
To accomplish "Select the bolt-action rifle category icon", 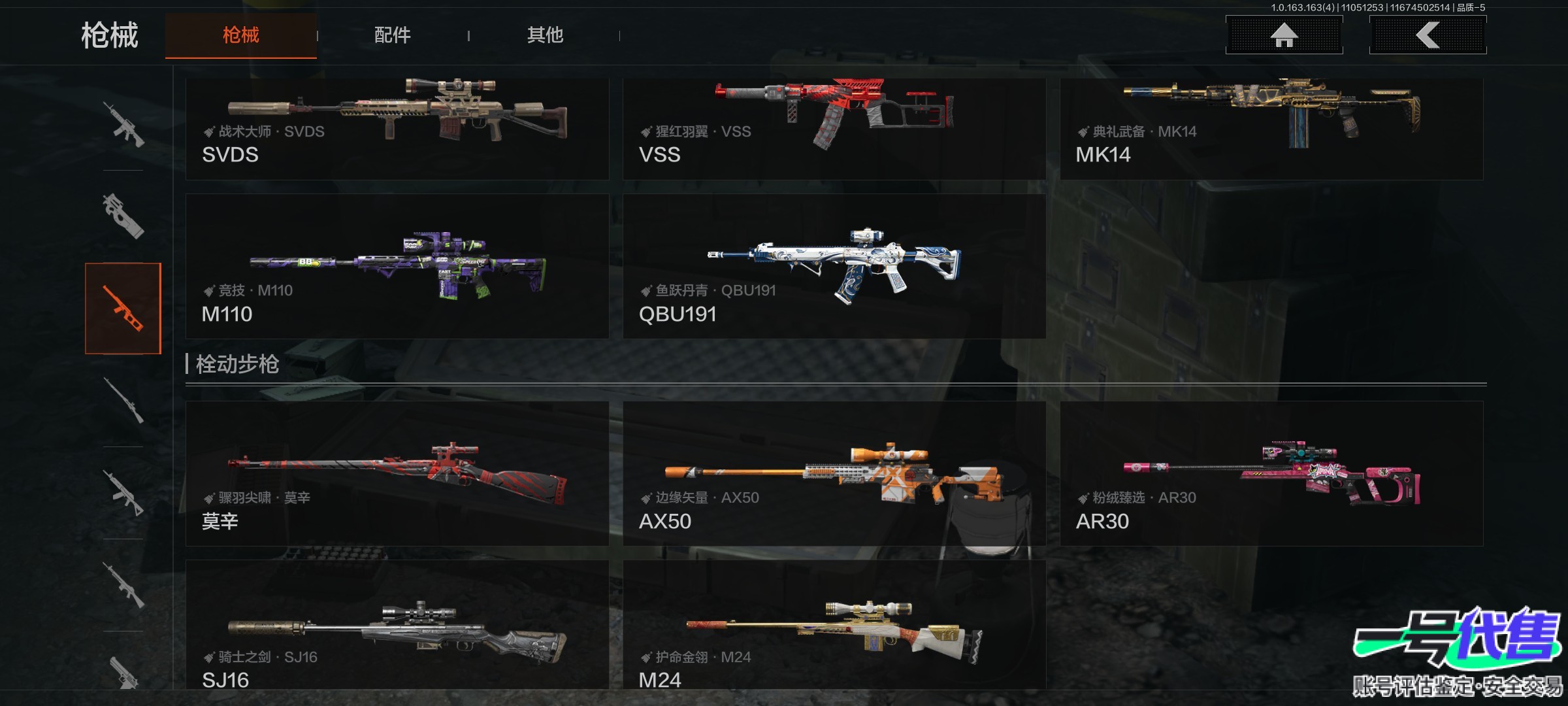I will click(123, 400).
